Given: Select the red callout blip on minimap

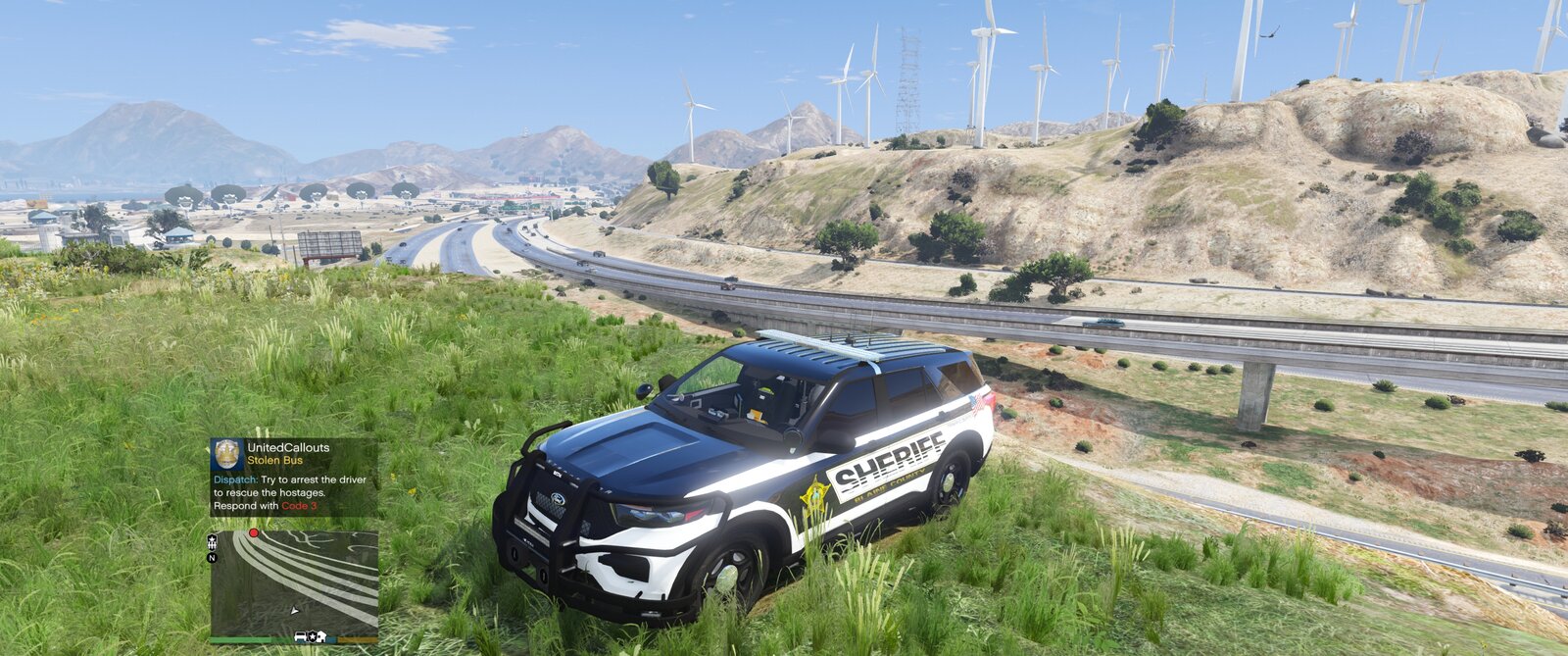Looking at the screenshot, I should pyautogui.click(x=254, y=533).
